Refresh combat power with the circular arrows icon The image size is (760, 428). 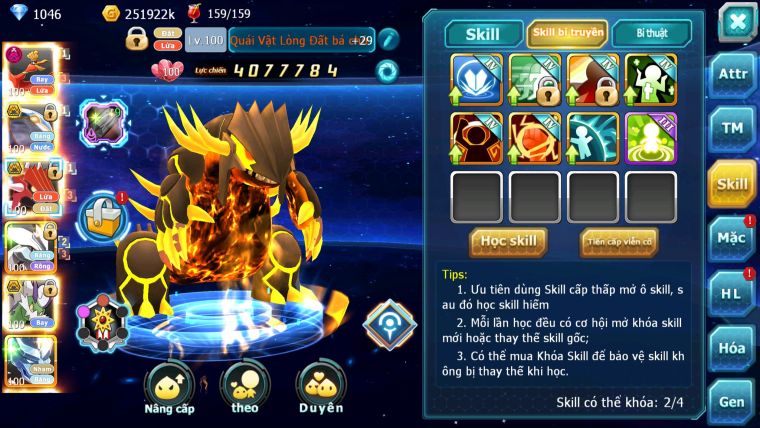click(387, 71)
